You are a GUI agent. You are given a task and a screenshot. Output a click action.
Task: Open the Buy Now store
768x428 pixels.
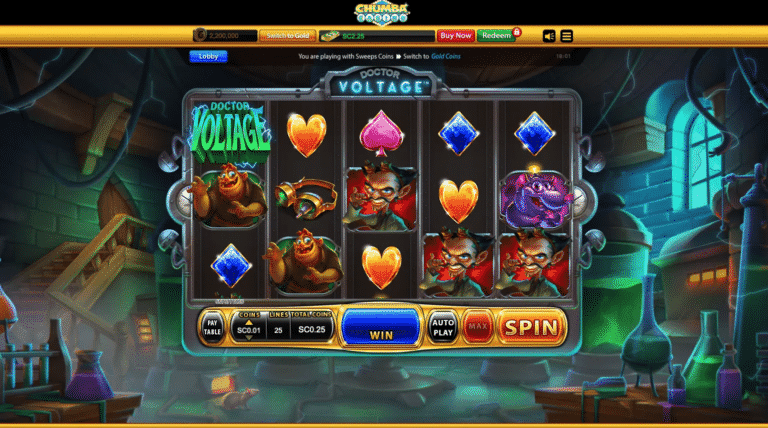tap(455, 35)
